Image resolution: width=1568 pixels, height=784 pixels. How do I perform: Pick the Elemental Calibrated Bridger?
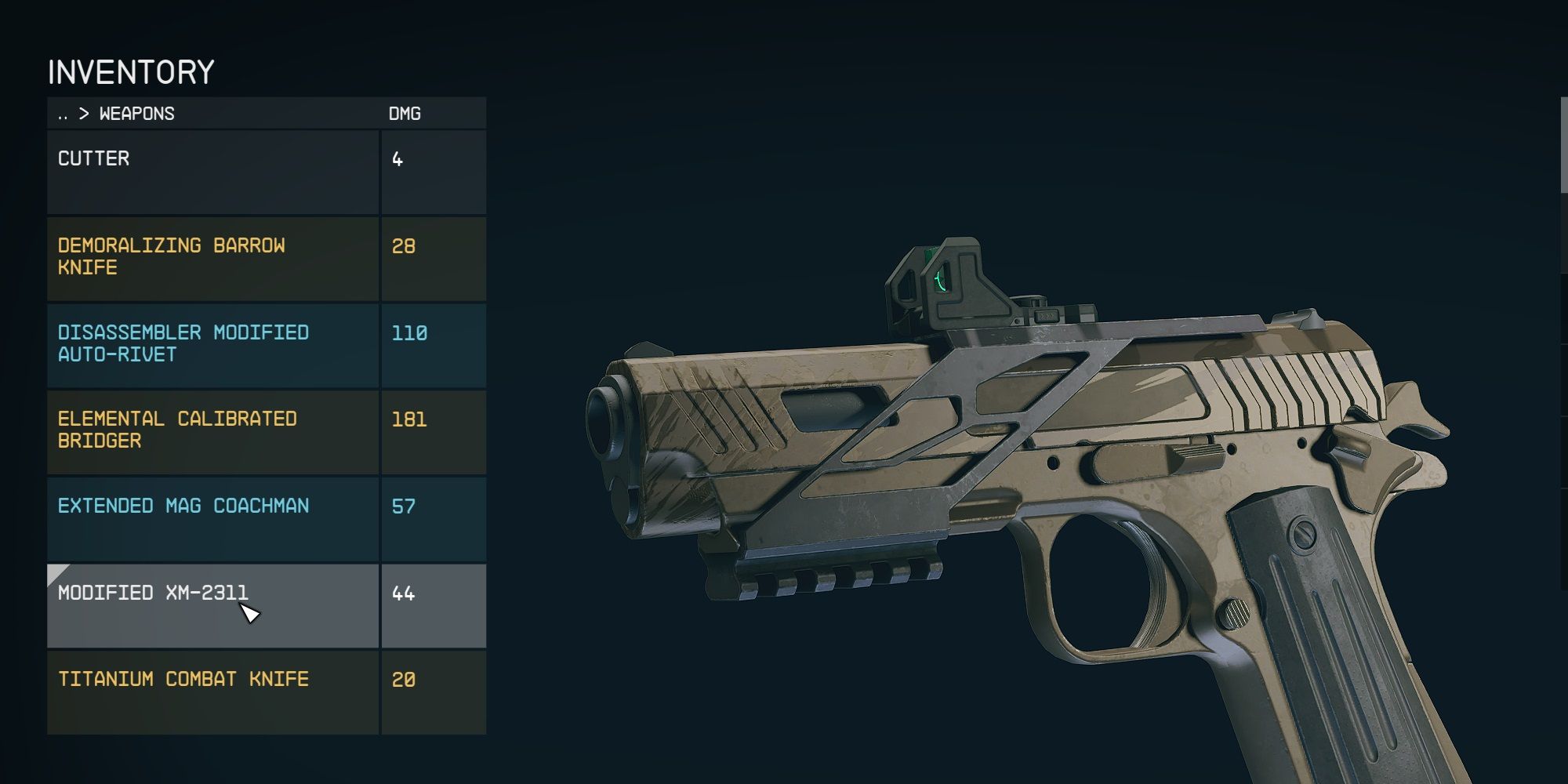[x=212, y=431]
